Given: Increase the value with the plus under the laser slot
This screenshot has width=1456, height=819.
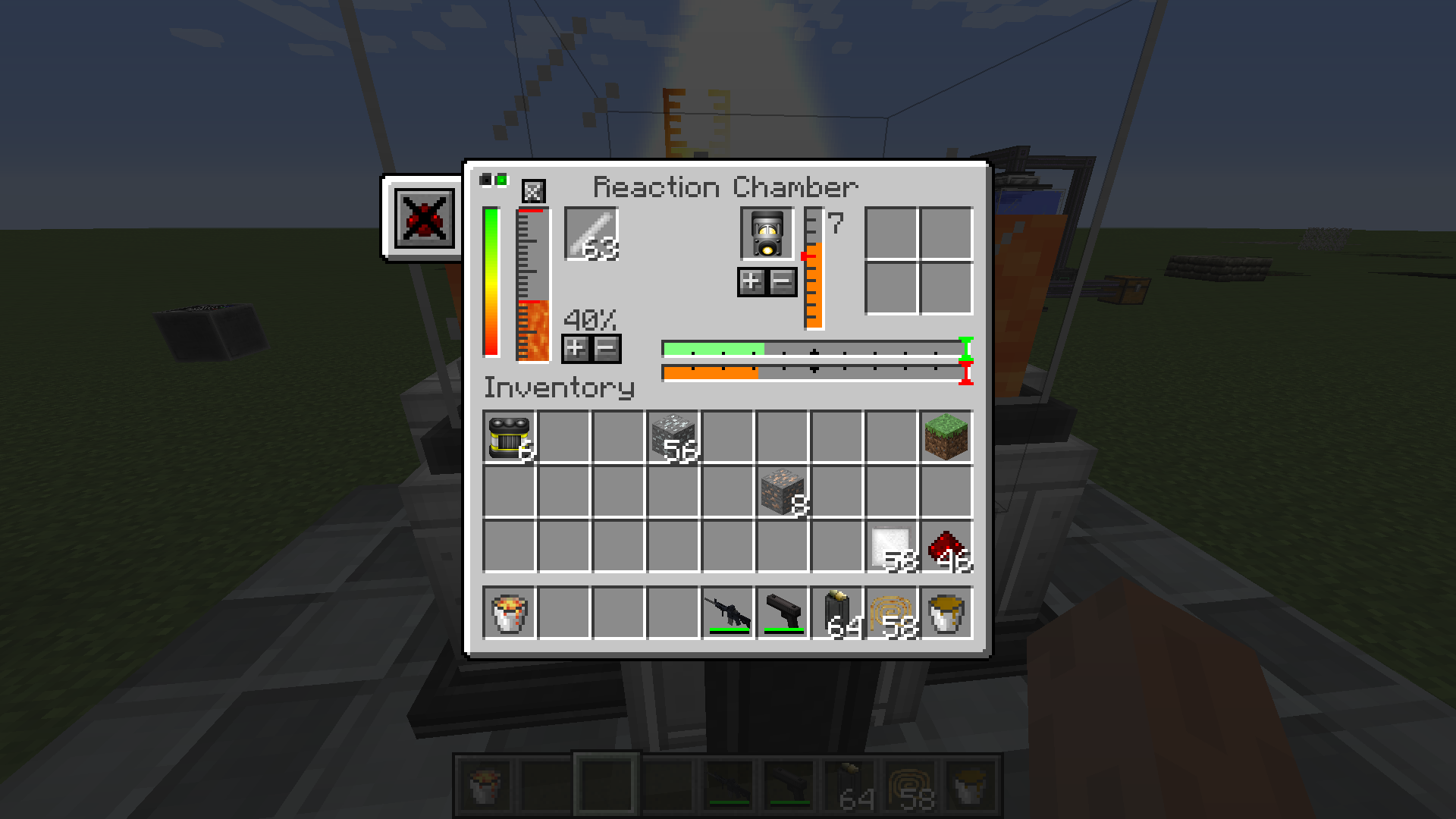Looking at the screenshot, I should pos(751,282).
